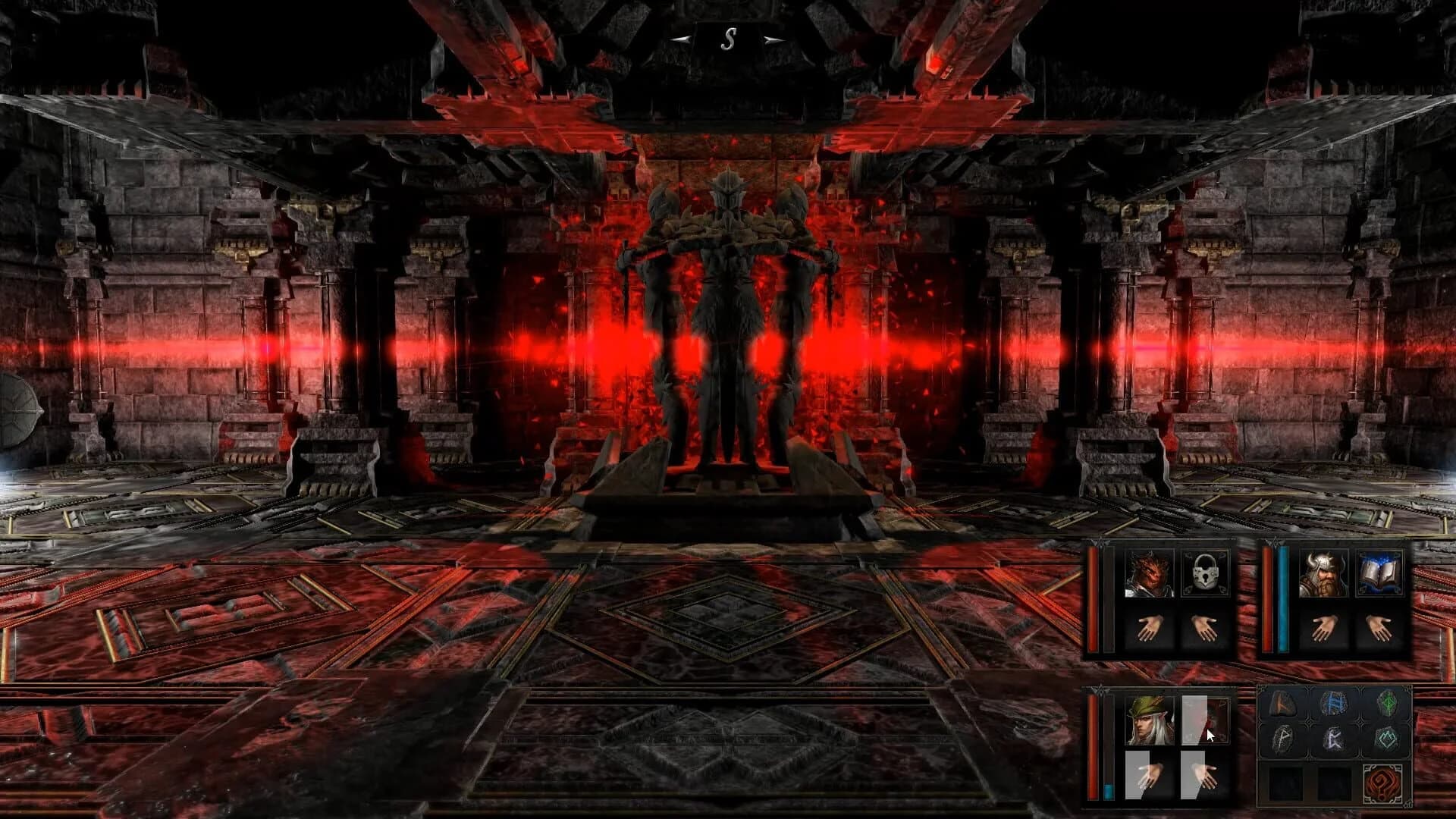
Task: Click the left compass arrow to turn west
Action: (x=679, y=39)
